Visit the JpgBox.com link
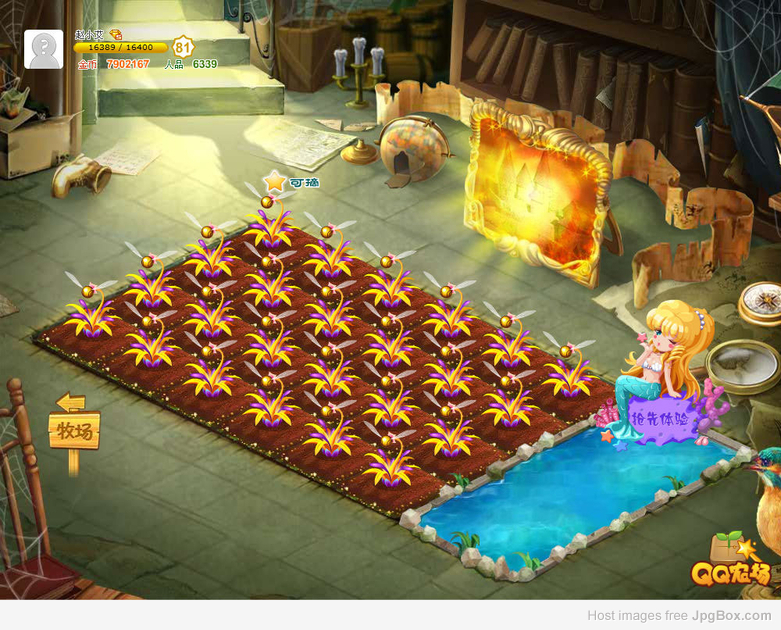This screenshot has height=630, width=781. point(731,616)
